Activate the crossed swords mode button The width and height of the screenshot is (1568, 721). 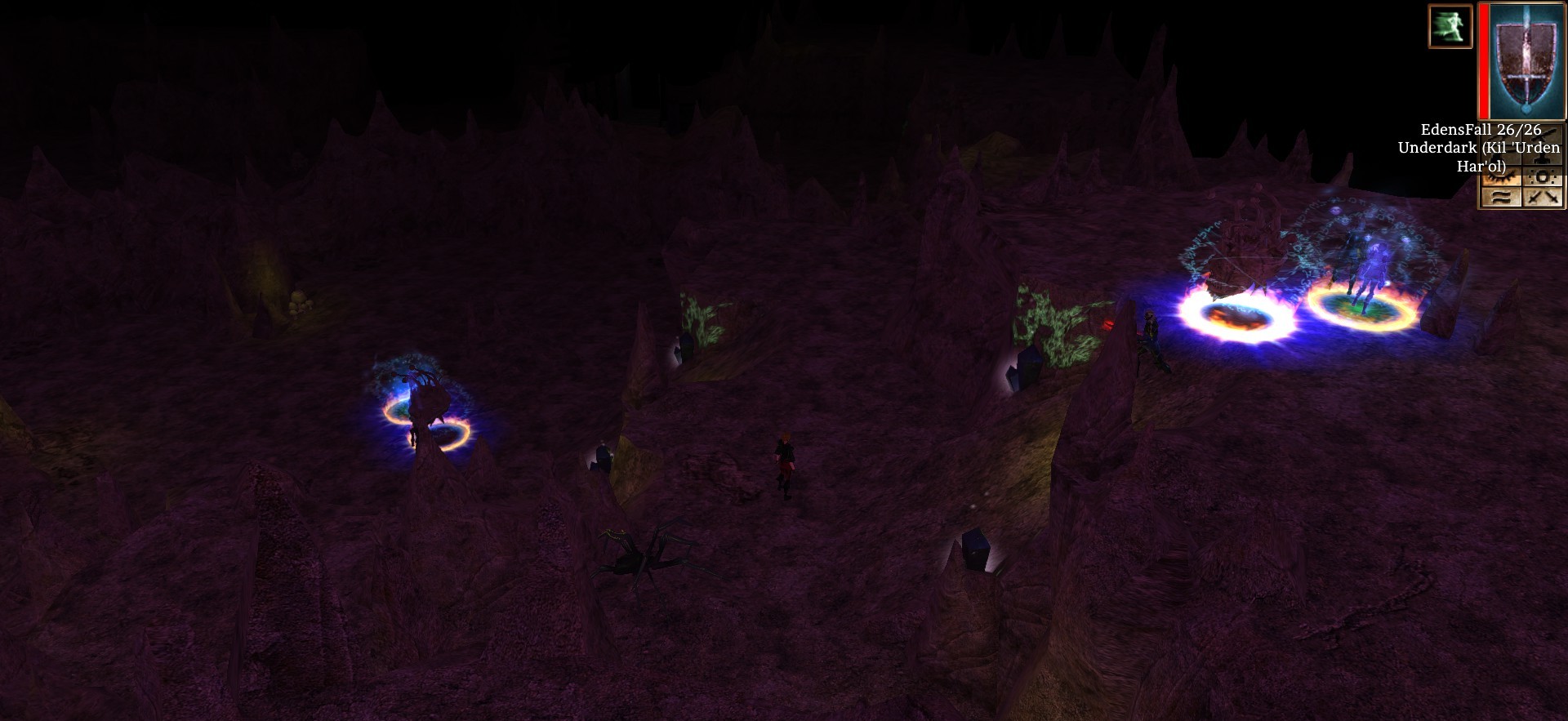pos(1543,197)
